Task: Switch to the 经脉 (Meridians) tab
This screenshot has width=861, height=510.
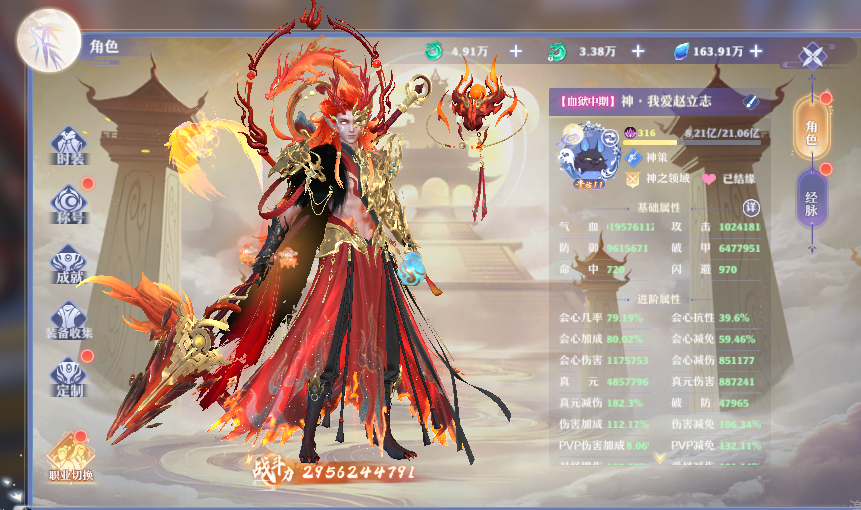Action: click(x=811, y=198)
